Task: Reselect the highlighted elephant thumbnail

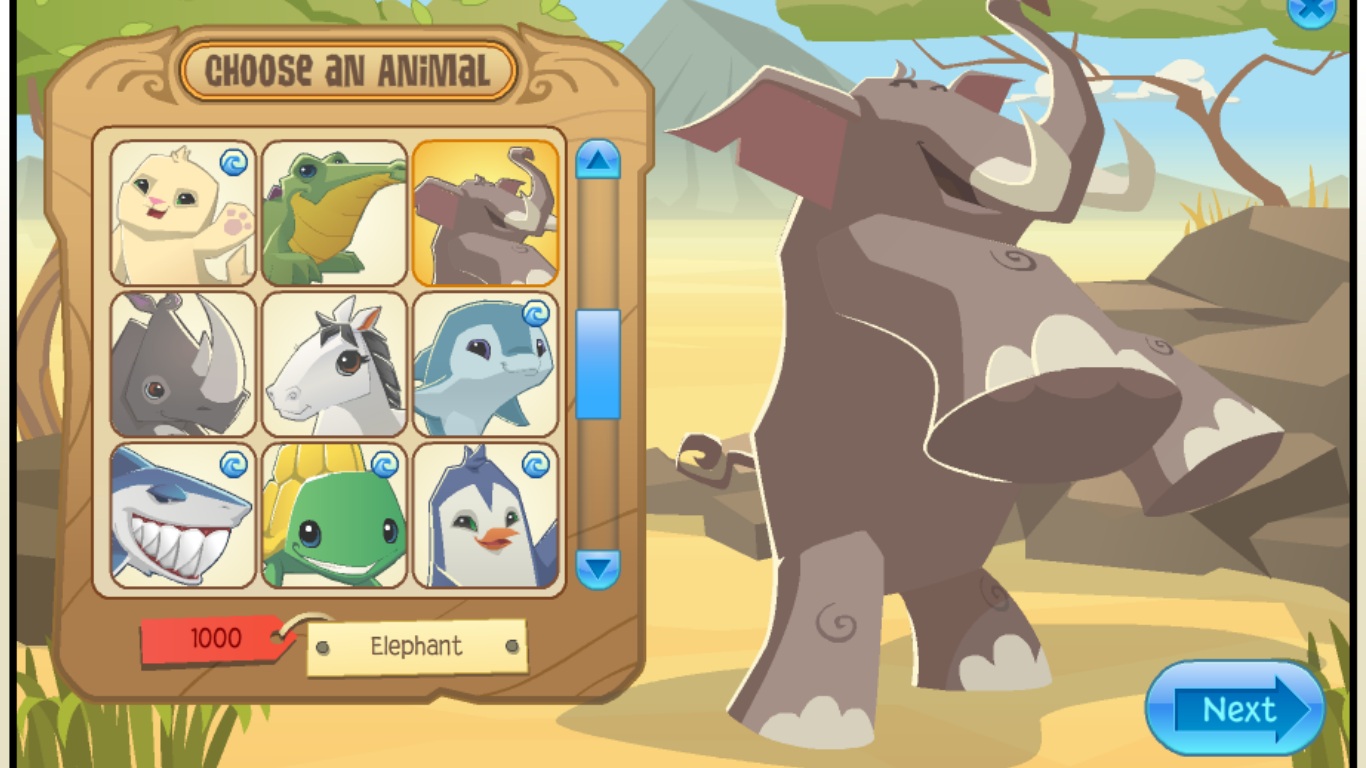Action: 486,213
